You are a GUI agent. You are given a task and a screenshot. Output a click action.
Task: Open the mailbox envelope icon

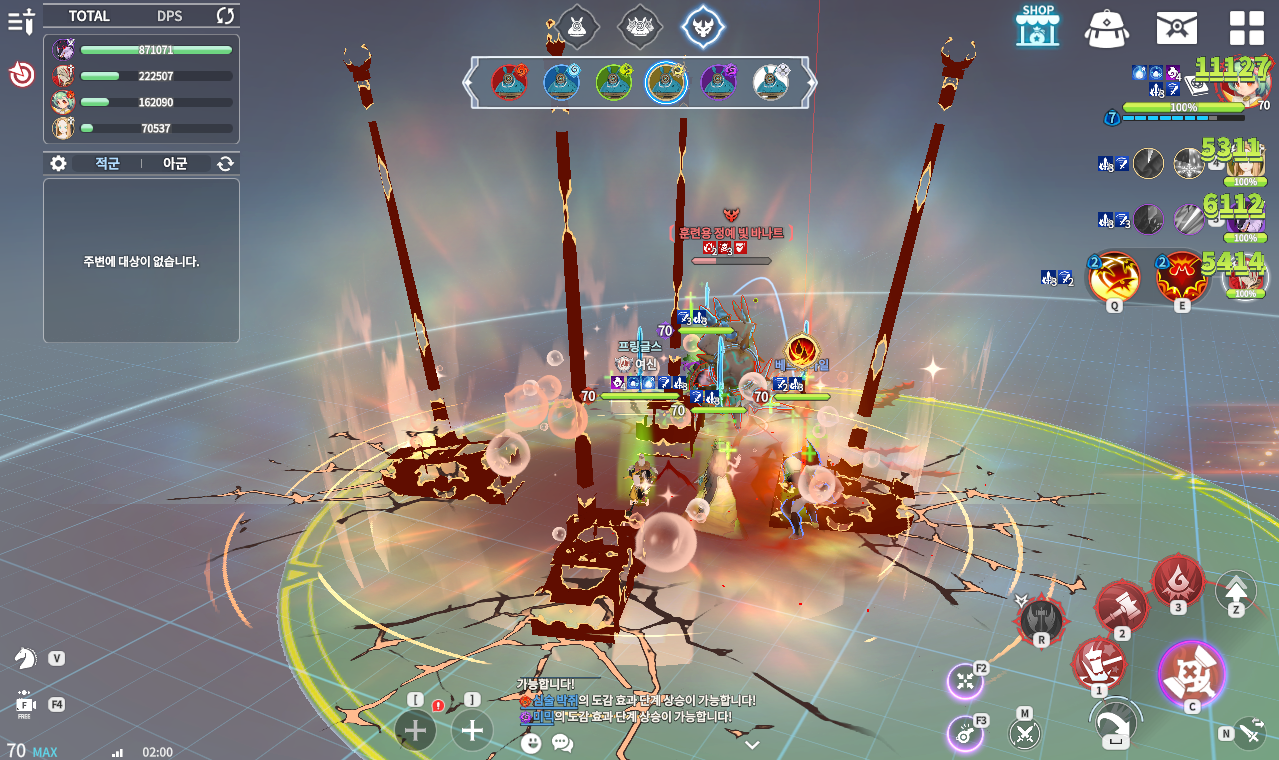pyautogui.click(x=1176, y=27)
